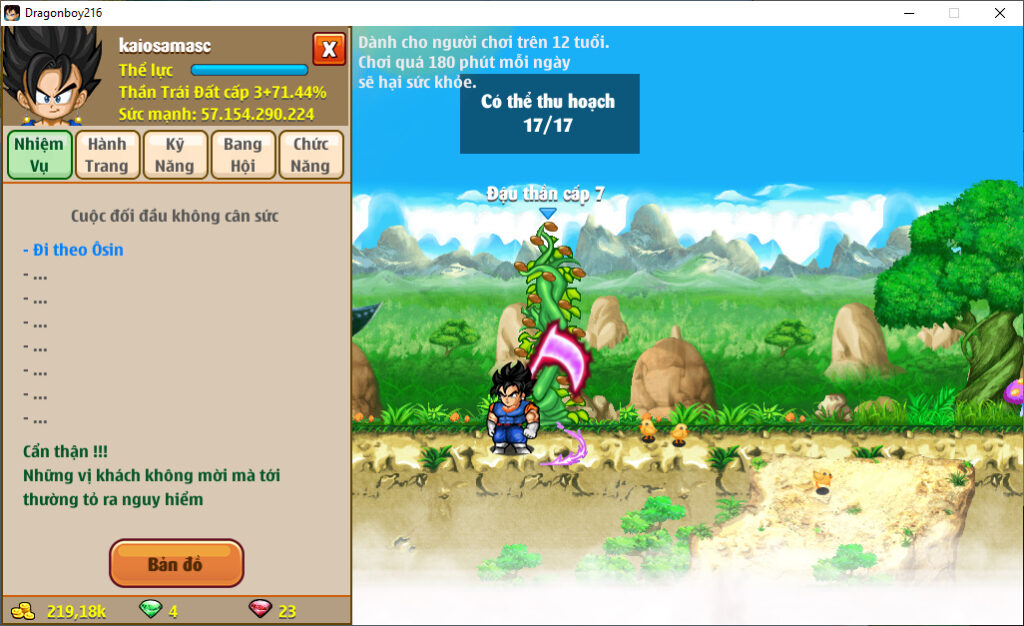Close the character panel with the X button
This screenshot has height=626, width=1024.
pyautogui.click(x=328, y=49)
